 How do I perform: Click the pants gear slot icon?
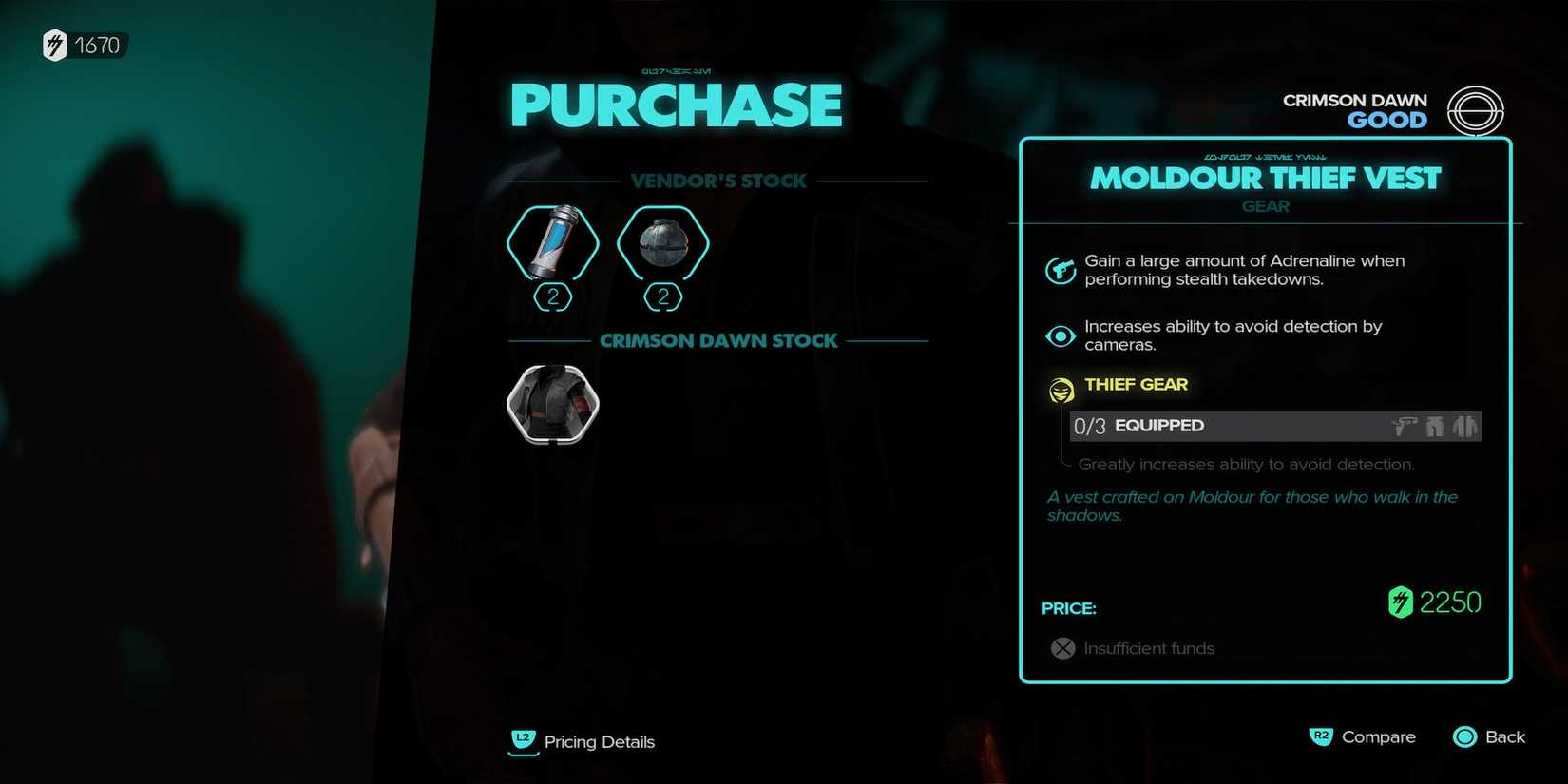1435,426
